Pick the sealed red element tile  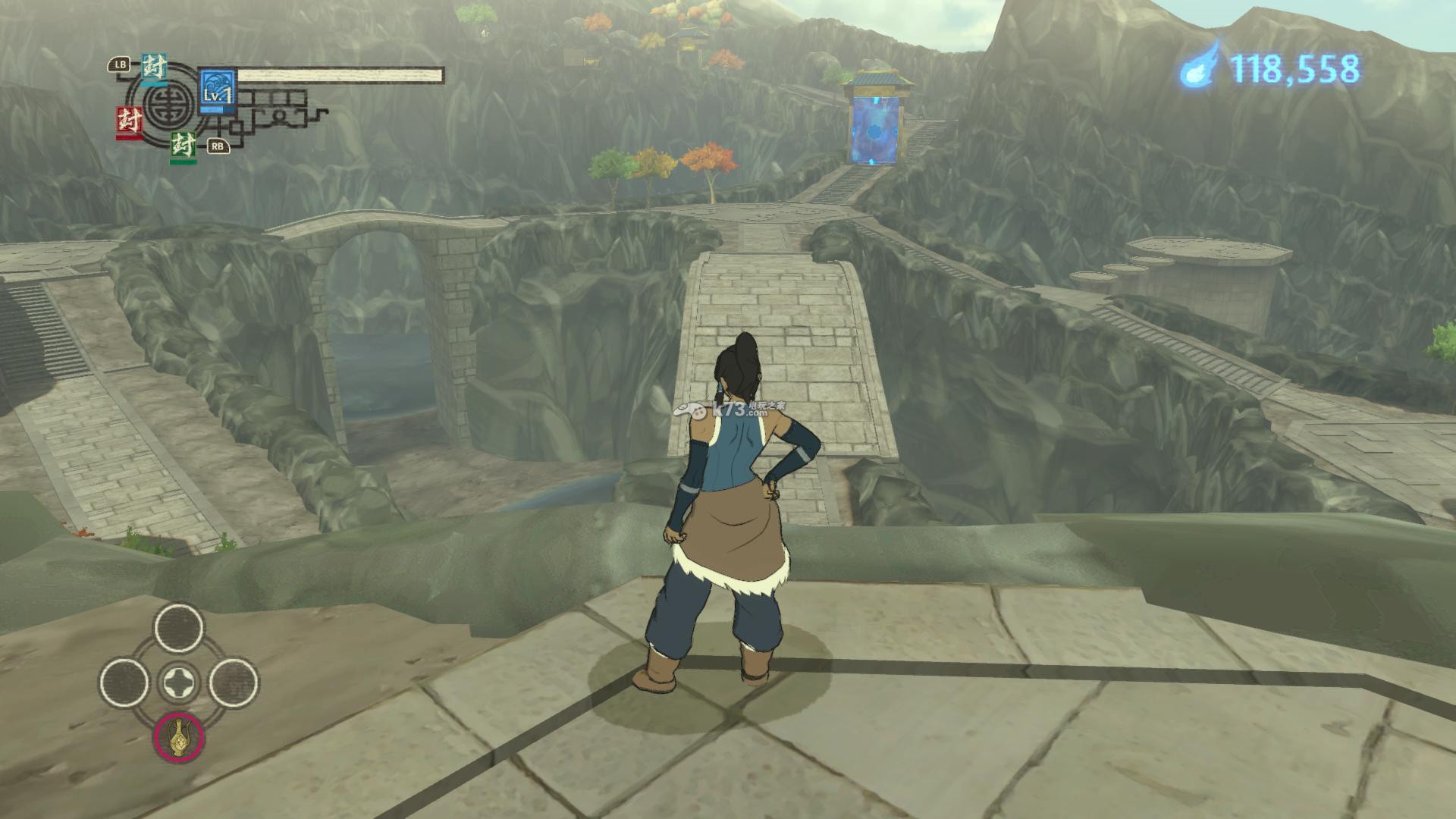coord(128,122)
